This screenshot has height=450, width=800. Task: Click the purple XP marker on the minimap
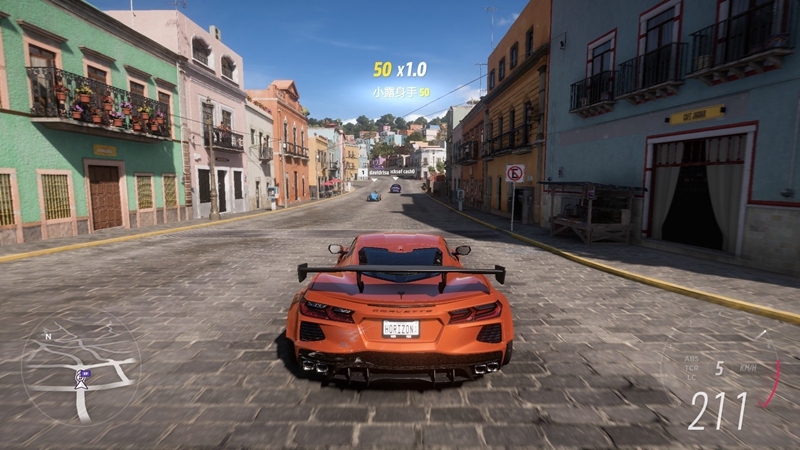tap(84, 374)
